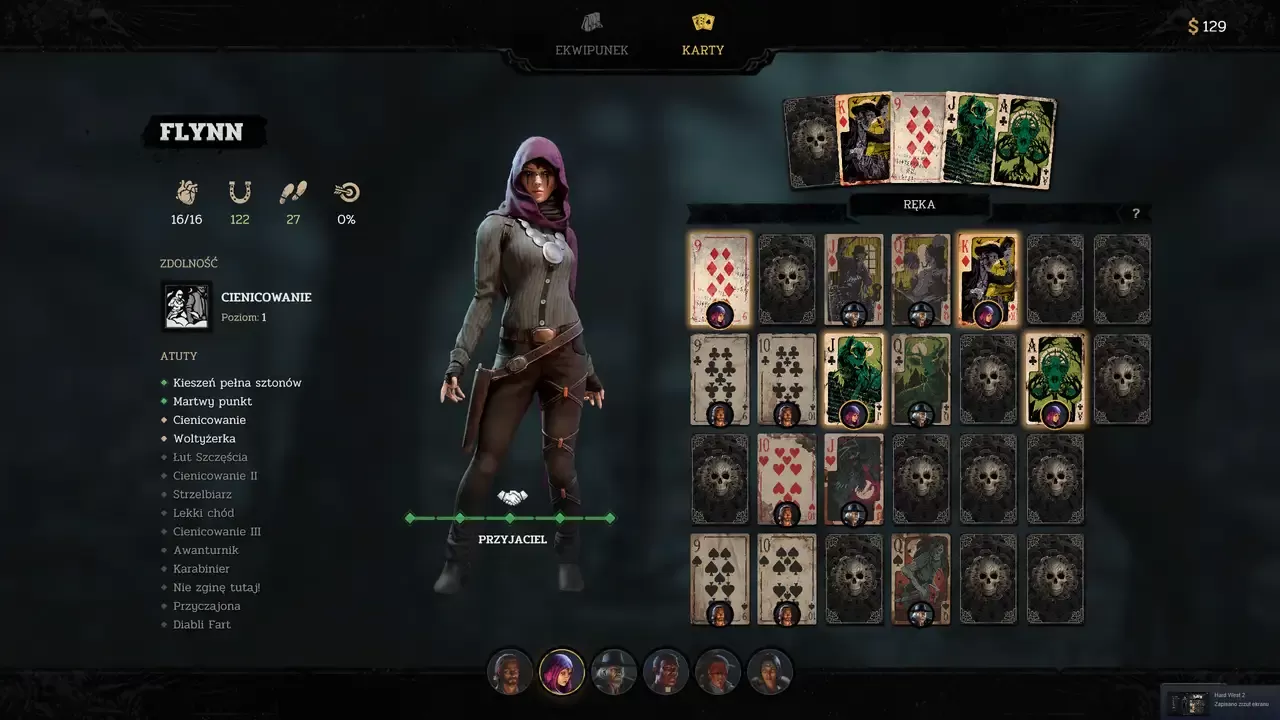Choose the nine of spades card
The width and height of the screenshot is (1280, 720).
coord(719,579)
